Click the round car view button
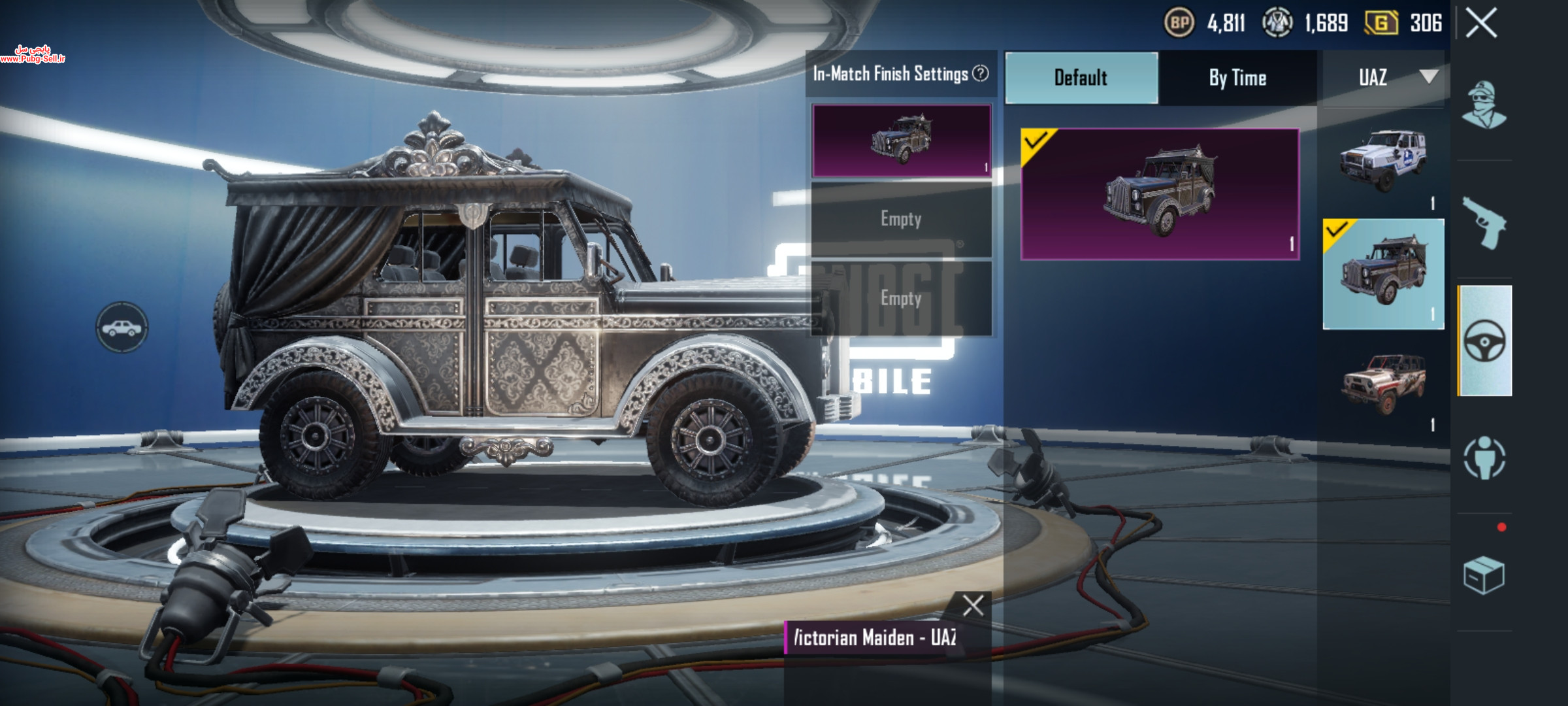Viewport: 1568px width, 706px height. 122,328
